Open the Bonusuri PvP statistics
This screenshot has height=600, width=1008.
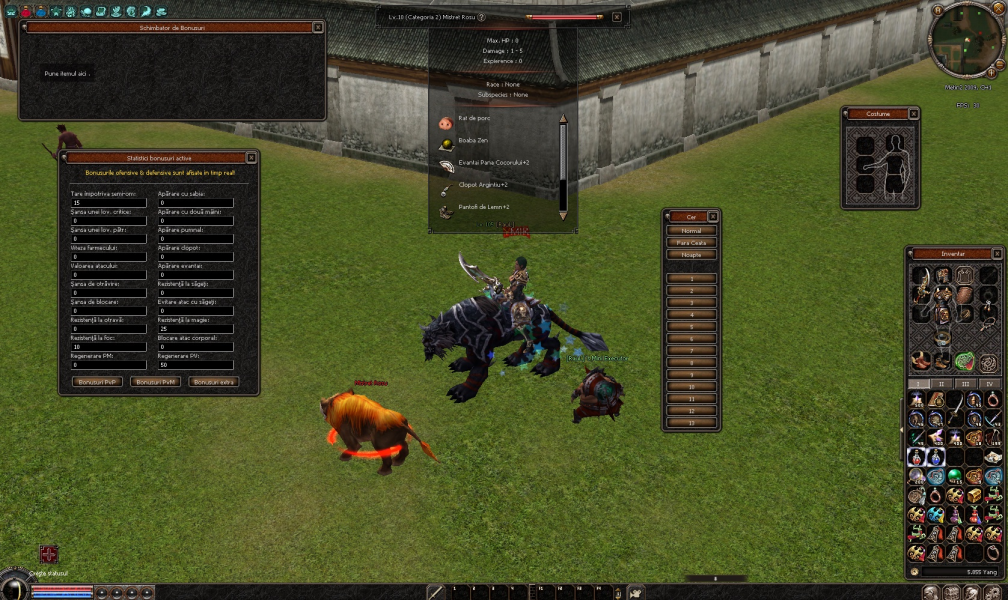coord(98,382)
